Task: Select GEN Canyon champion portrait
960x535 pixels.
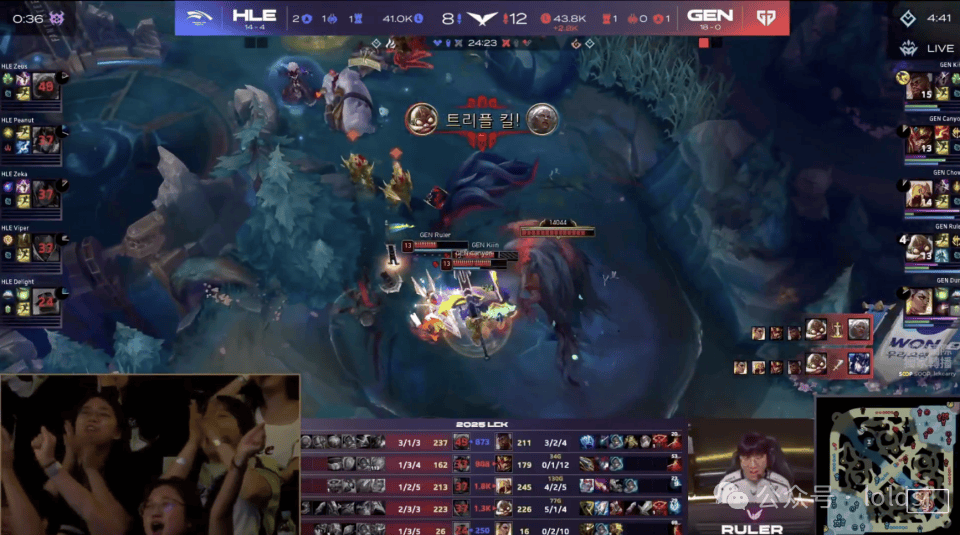Action: 919,141
